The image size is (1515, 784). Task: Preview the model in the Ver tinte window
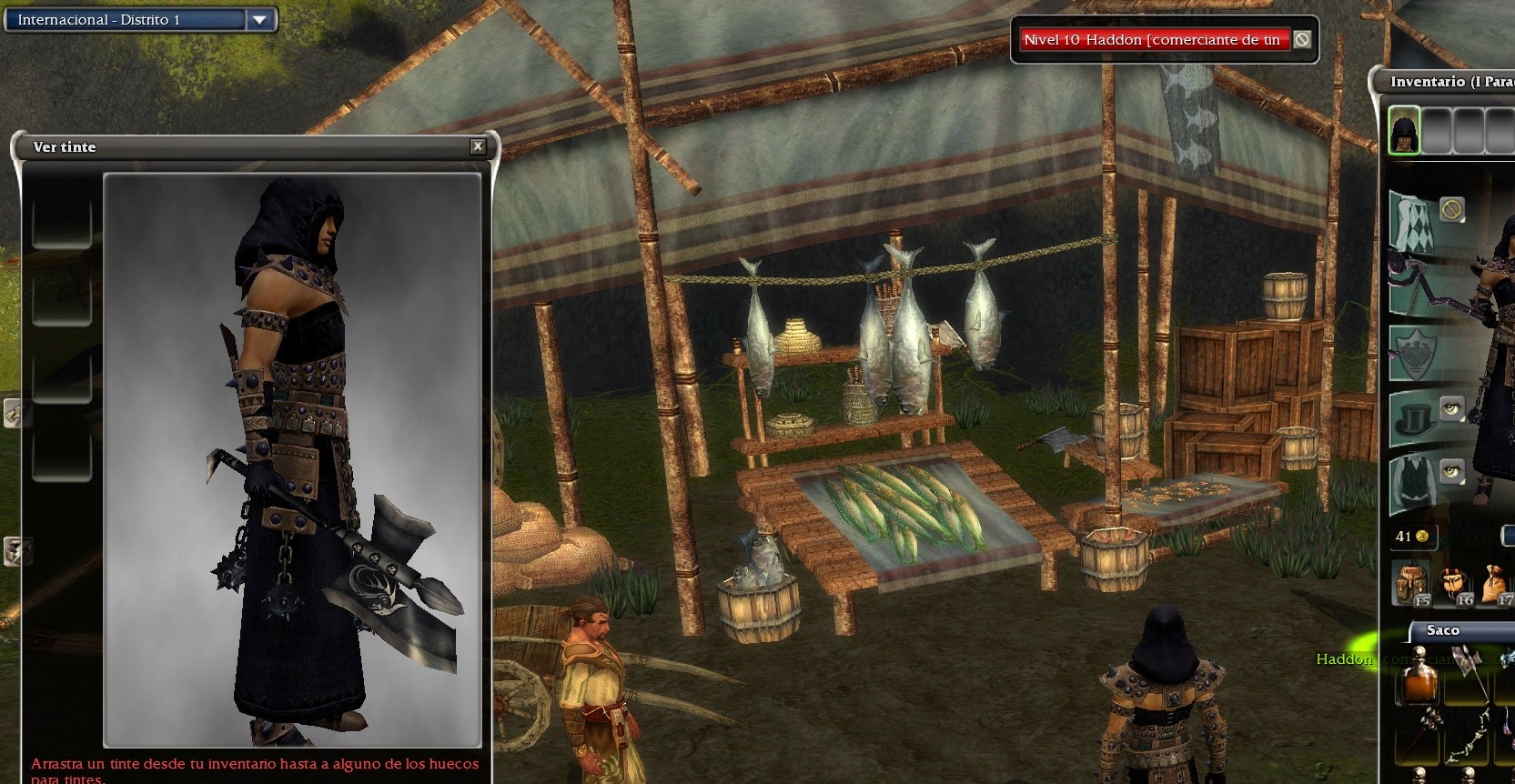point(292,459)
